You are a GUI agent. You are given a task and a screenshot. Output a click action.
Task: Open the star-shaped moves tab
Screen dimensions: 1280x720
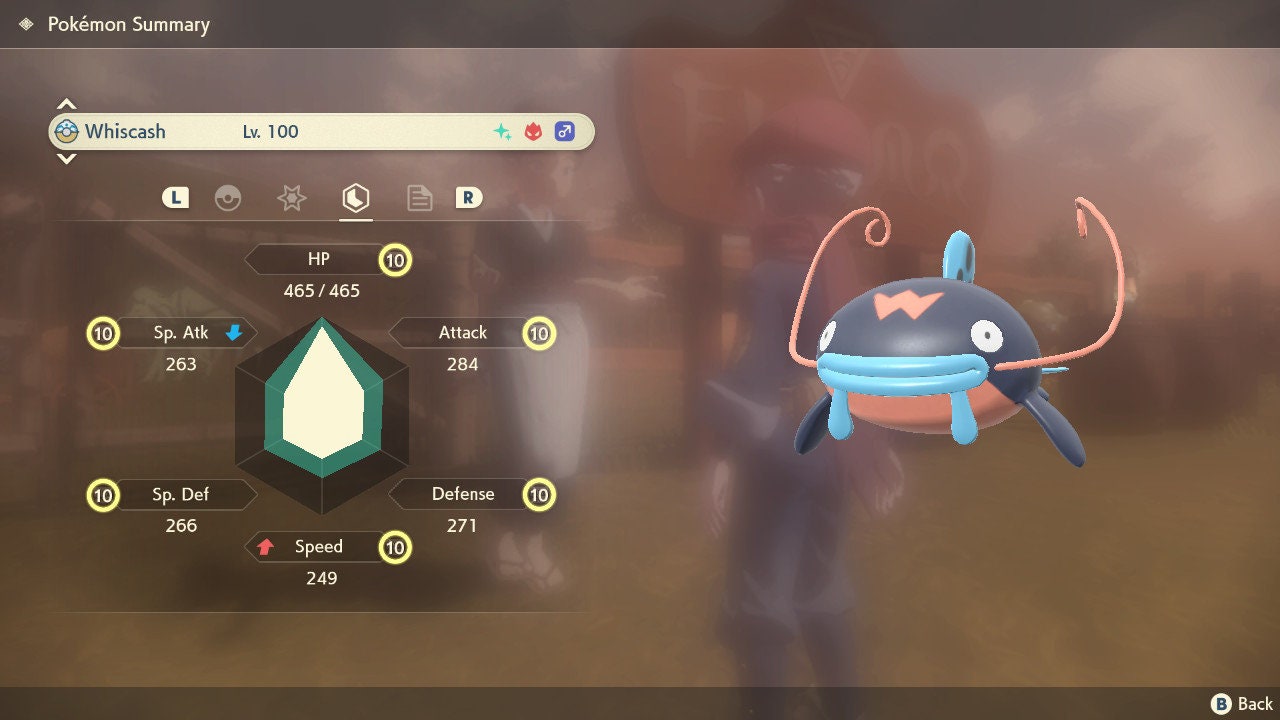coord(291,198)
